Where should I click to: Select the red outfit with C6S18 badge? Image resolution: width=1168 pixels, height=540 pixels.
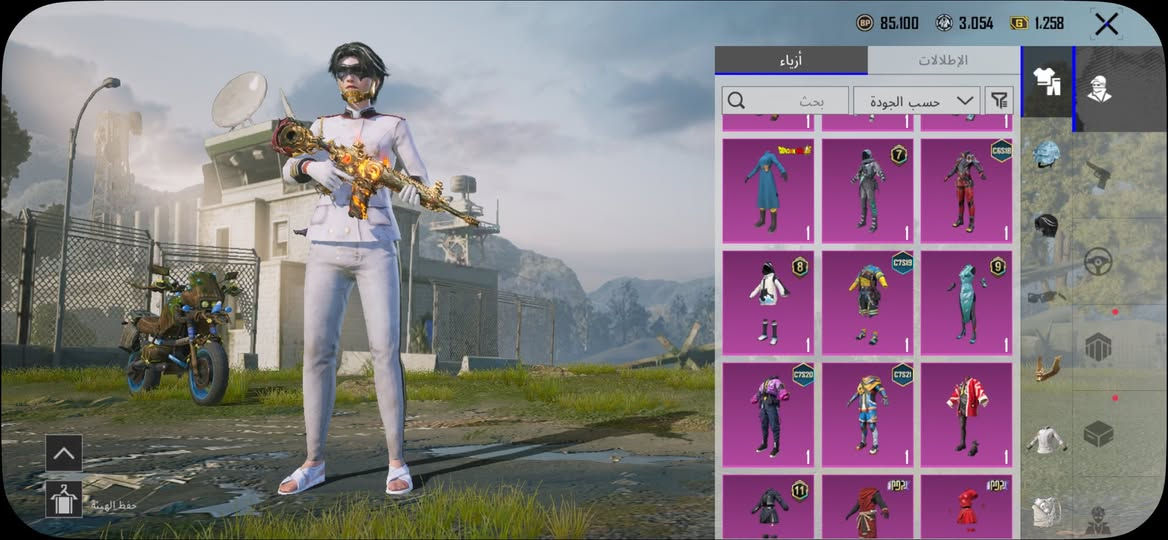966,190
